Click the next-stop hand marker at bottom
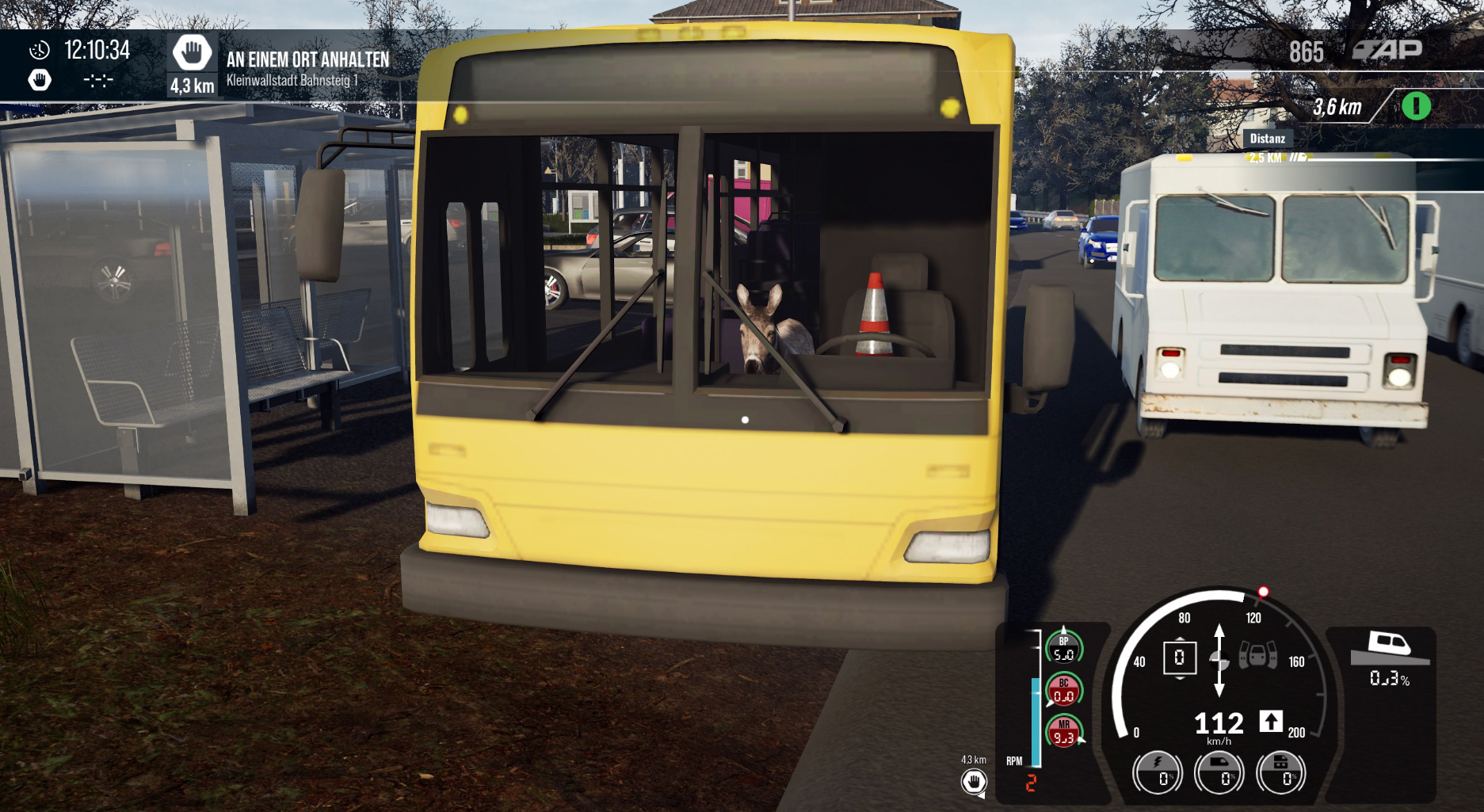This screenshot has width=1484, height=812. point(974,783)
